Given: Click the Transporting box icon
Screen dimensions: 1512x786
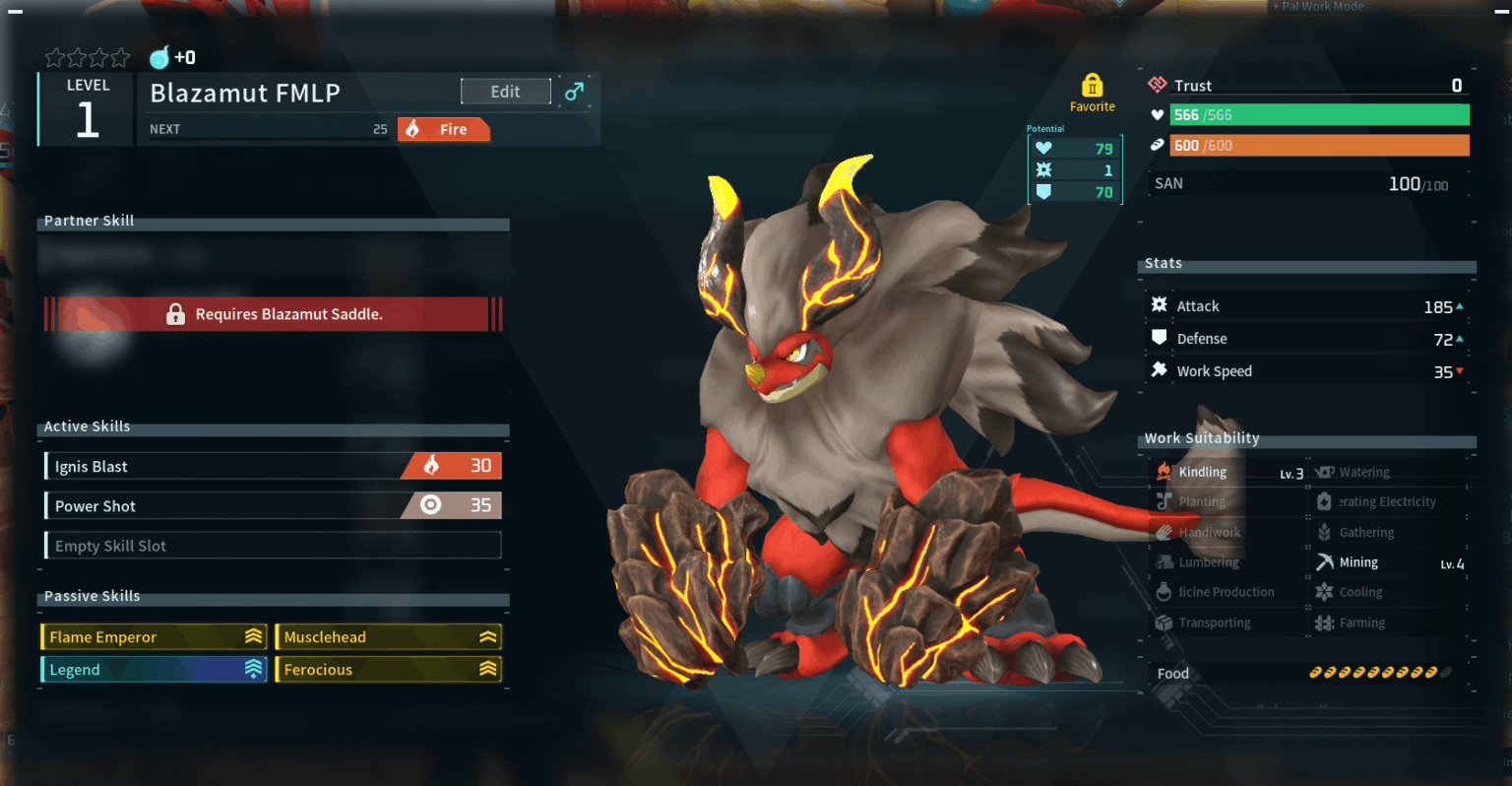Looking at the screenshot, I should pos(1163,622).
